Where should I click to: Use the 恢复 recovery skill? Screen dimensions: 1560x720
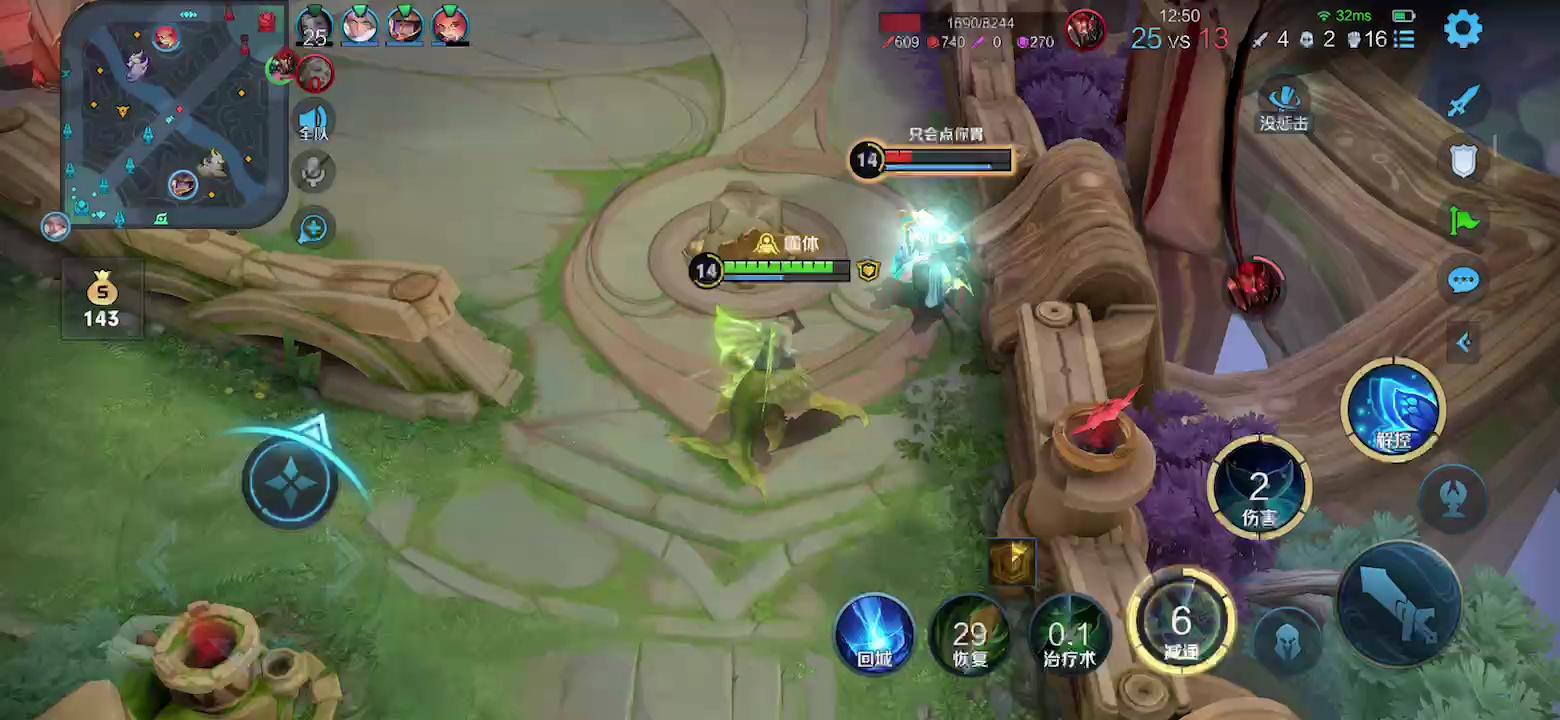pyautogui.click(x=970, y=634)
